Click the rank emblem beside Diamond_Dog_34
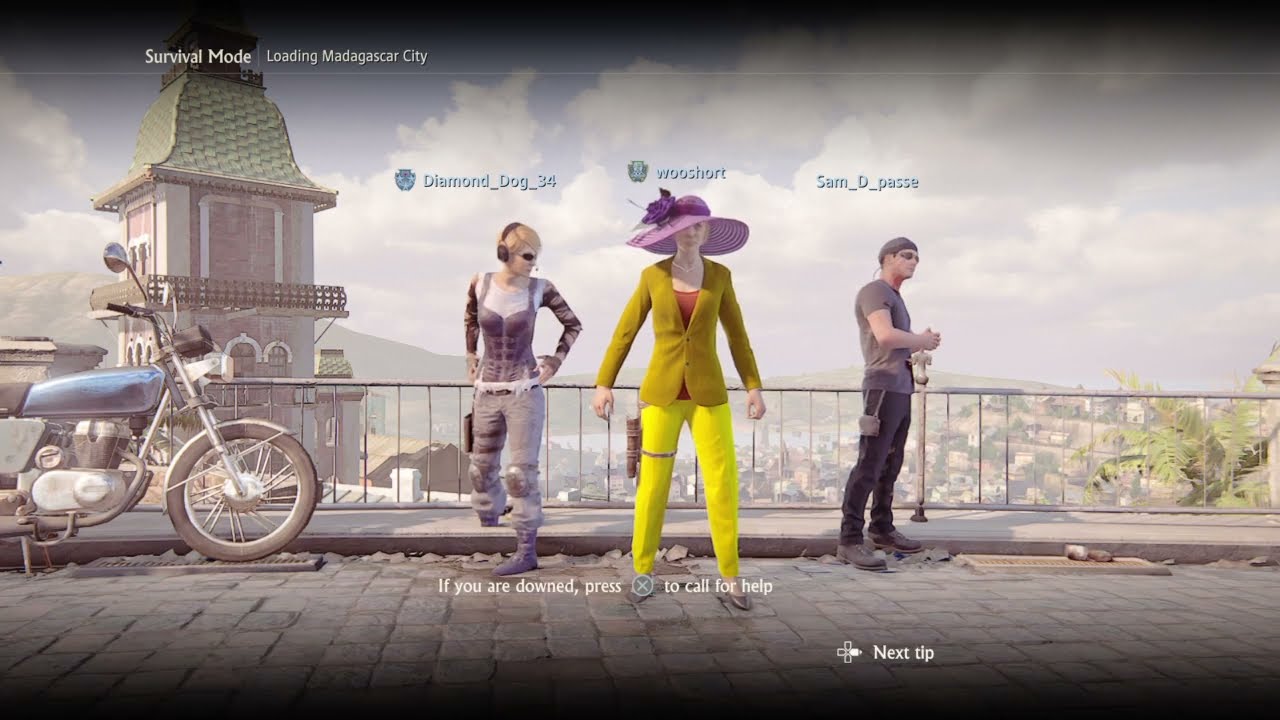This screenshot has height=720, width=1280. (405, 180)
